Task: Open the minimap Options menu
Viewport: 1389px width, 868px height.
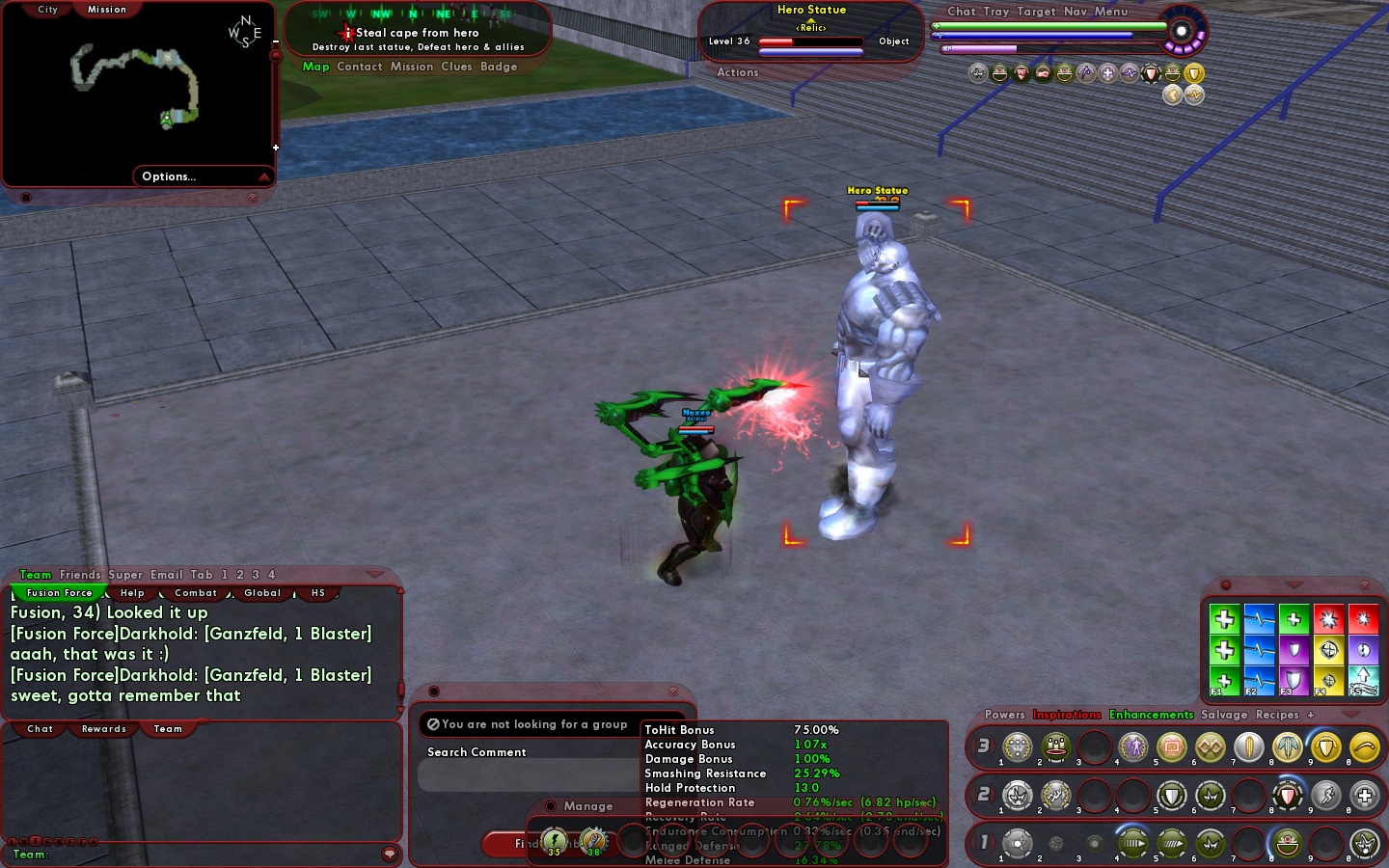Action: pyautogui.click(x=169, y=176)
